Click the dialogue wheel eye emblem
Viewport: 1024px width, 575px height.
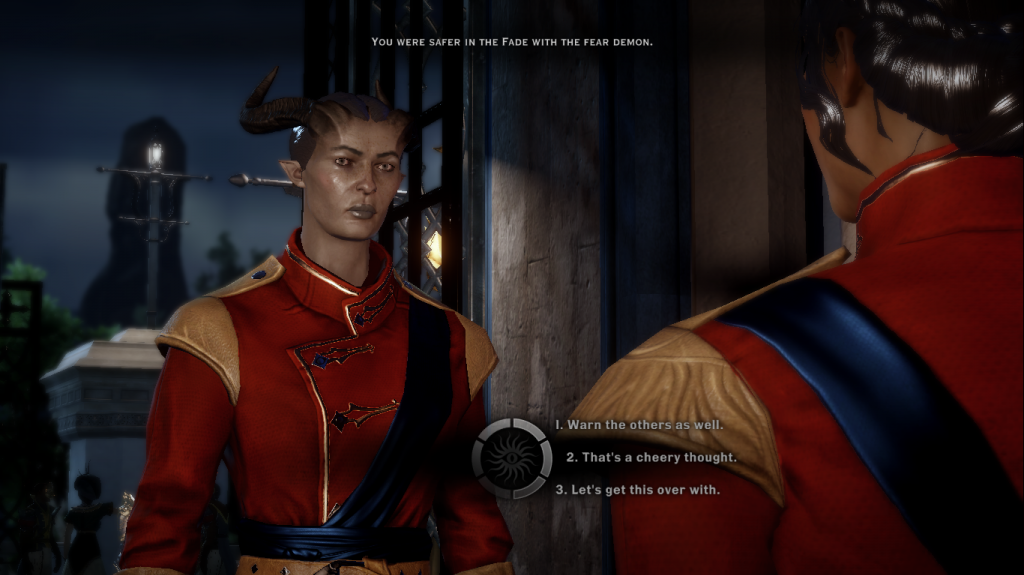[x=512, y=458]
